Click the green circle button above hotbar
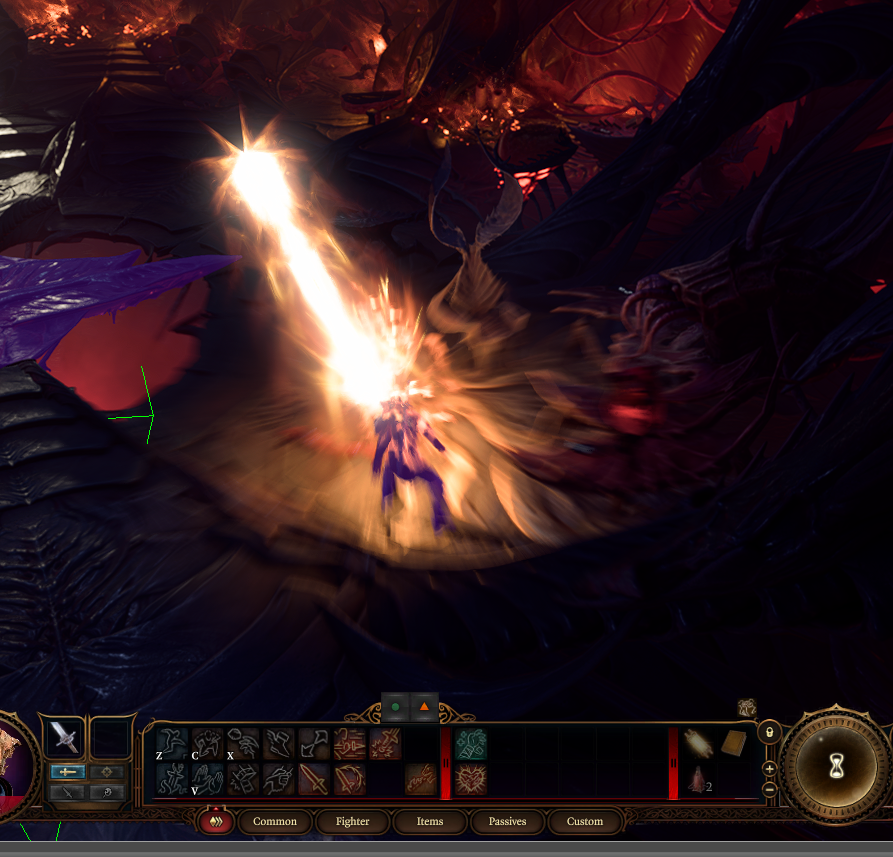 coord(395,707)
